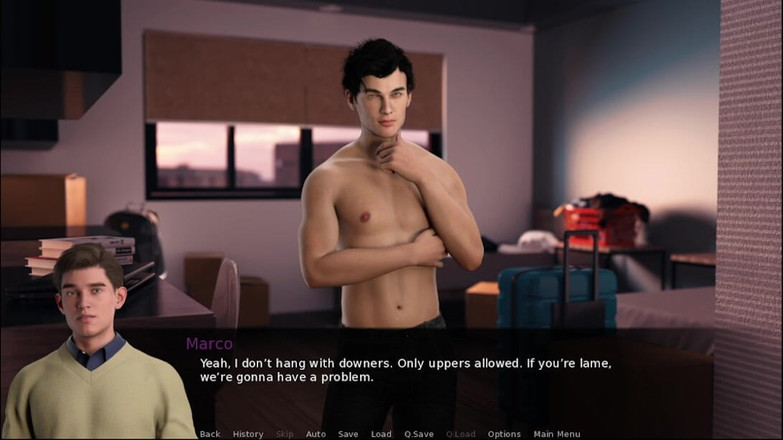Quick save with Q.Save
Image resolution: width=783 pixels, height=440 pixels.
coord(418,434)
